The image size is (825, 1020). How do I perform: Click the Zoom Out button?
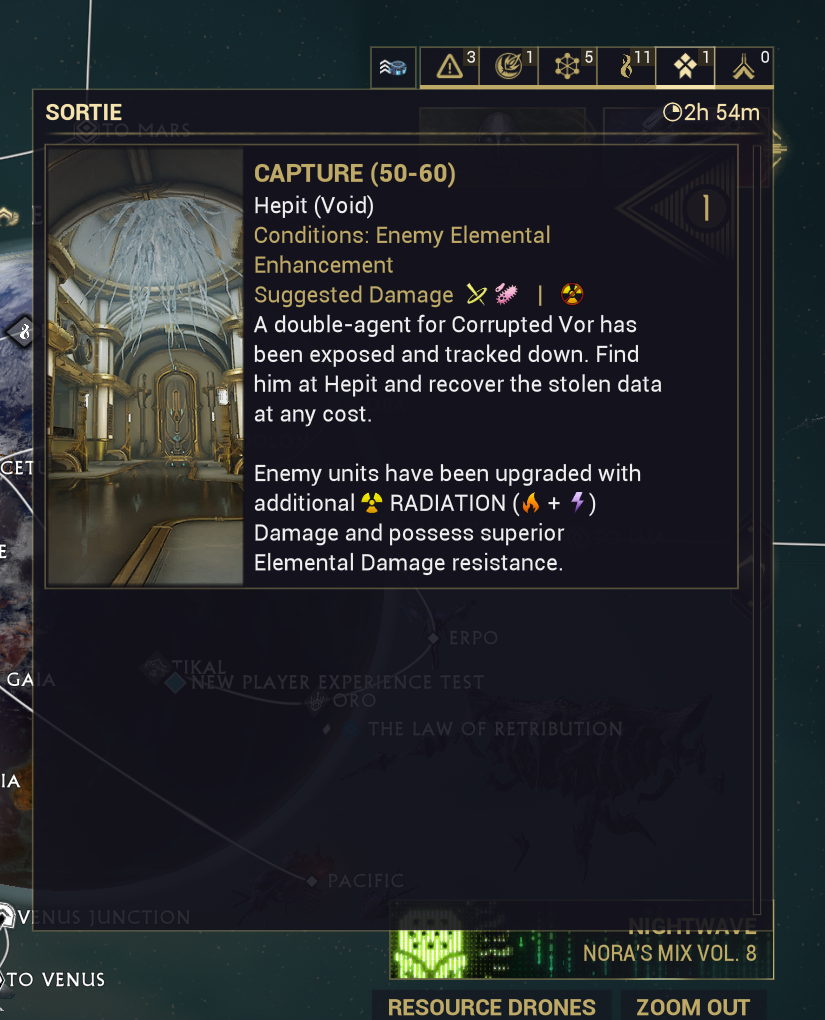(x=693, y=1006)
